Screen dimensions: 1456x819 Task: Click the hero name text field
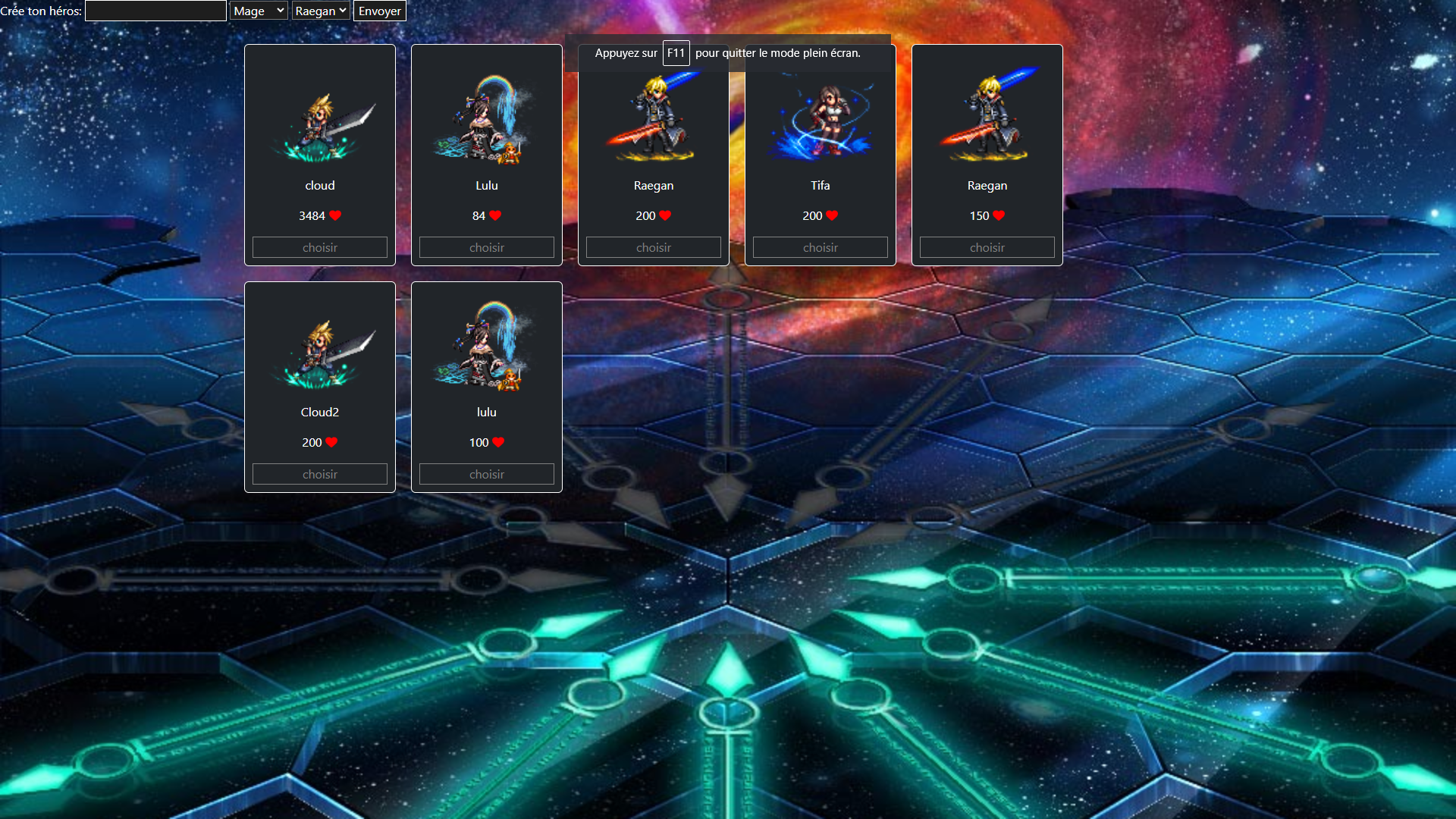point(155,11)
